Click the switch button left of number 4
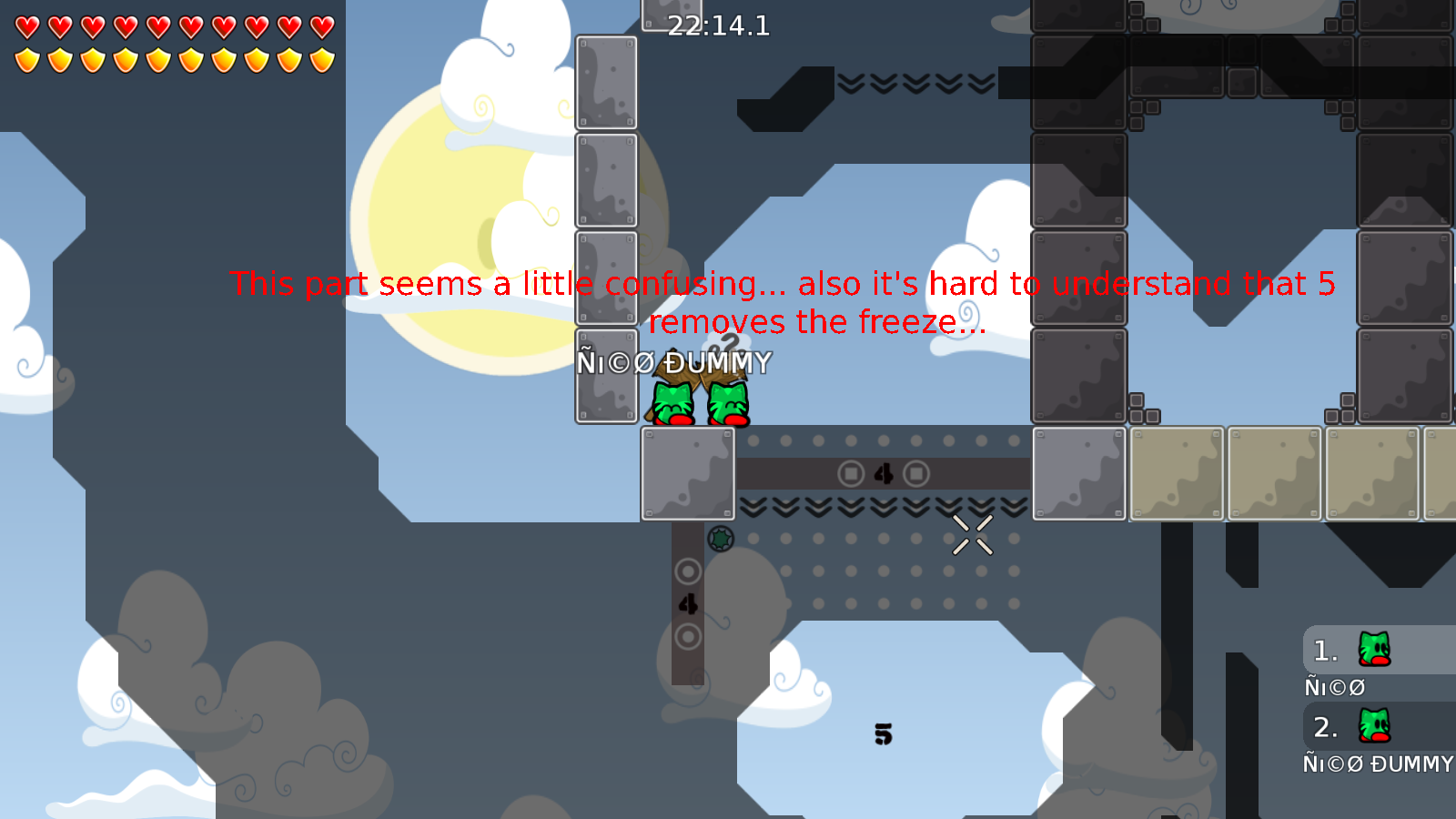This screenshot has width=1456, height=819. point(850,473)
